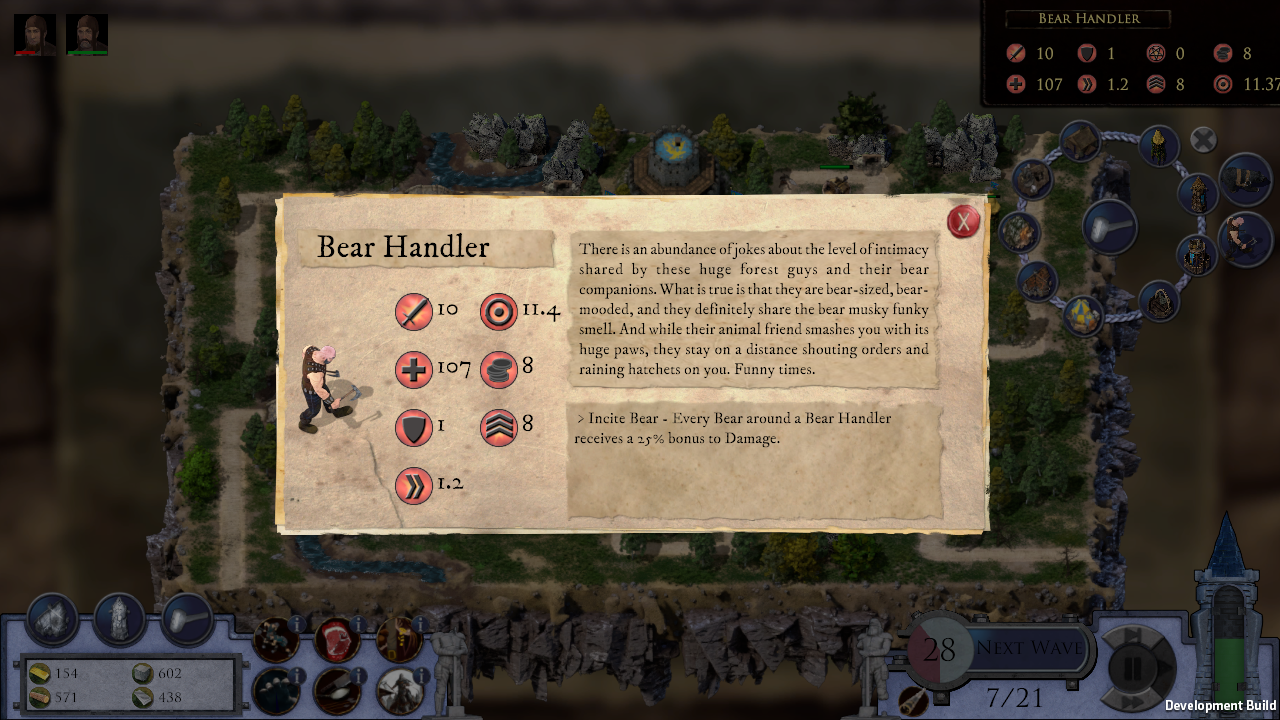Viewport: 1280px width, 720px height.
Task: Click the central hammer in radial menu
Action: pos(1108,225)
